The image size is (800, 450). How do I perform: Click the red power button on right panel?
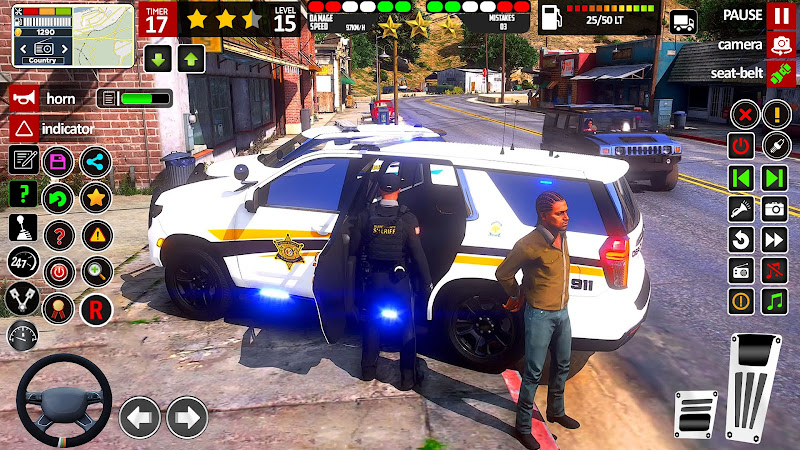(x=741, y=146)
